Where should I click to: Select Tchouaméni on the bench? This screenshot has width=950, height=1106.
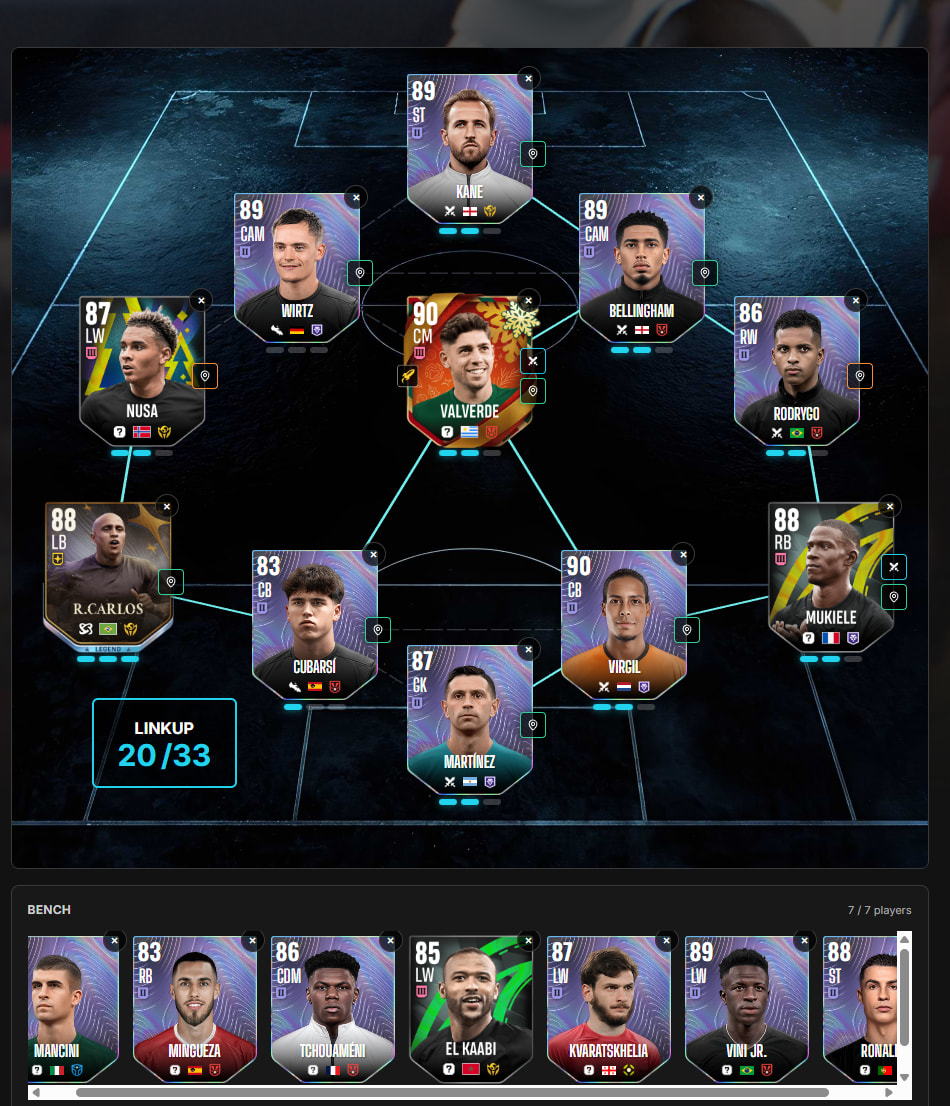pos(331,1008)
